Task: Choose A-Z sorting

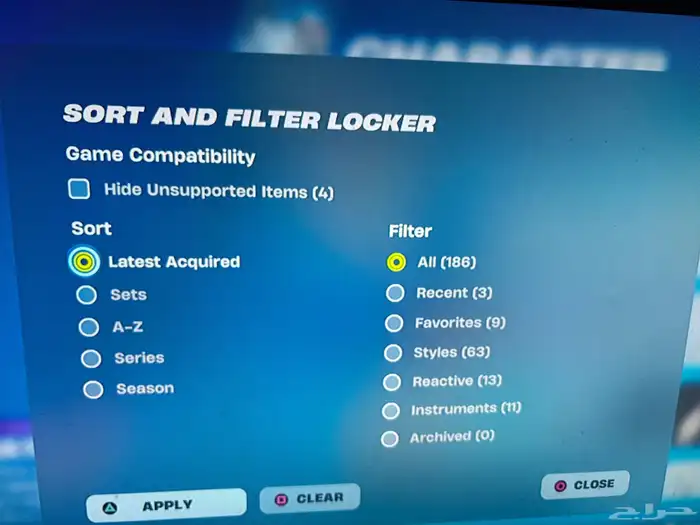Action: click(89, 327)
